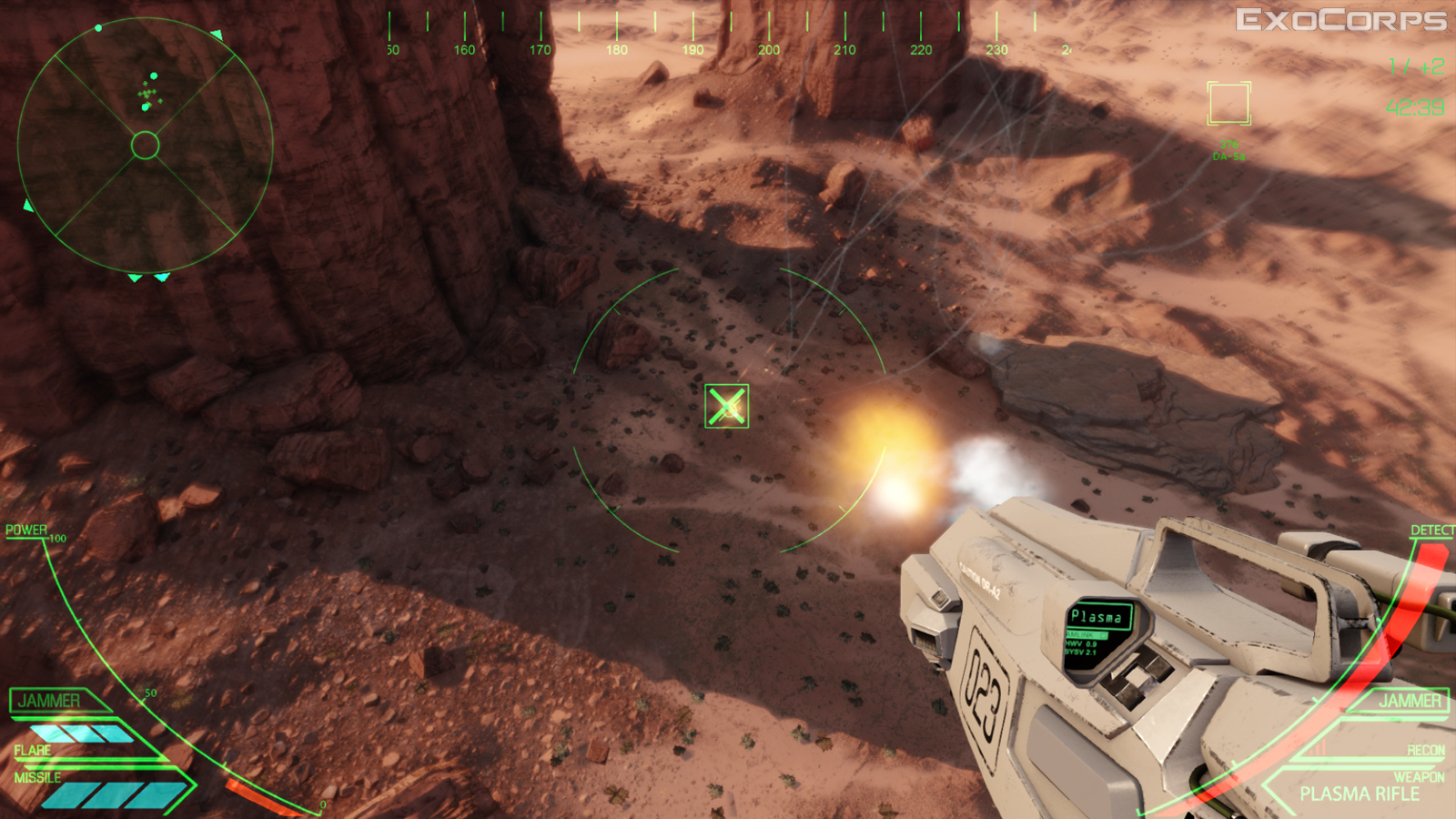Screen dimensions: 1456x819
Task: Click the green X target lock marker
Action: point(726,406)
